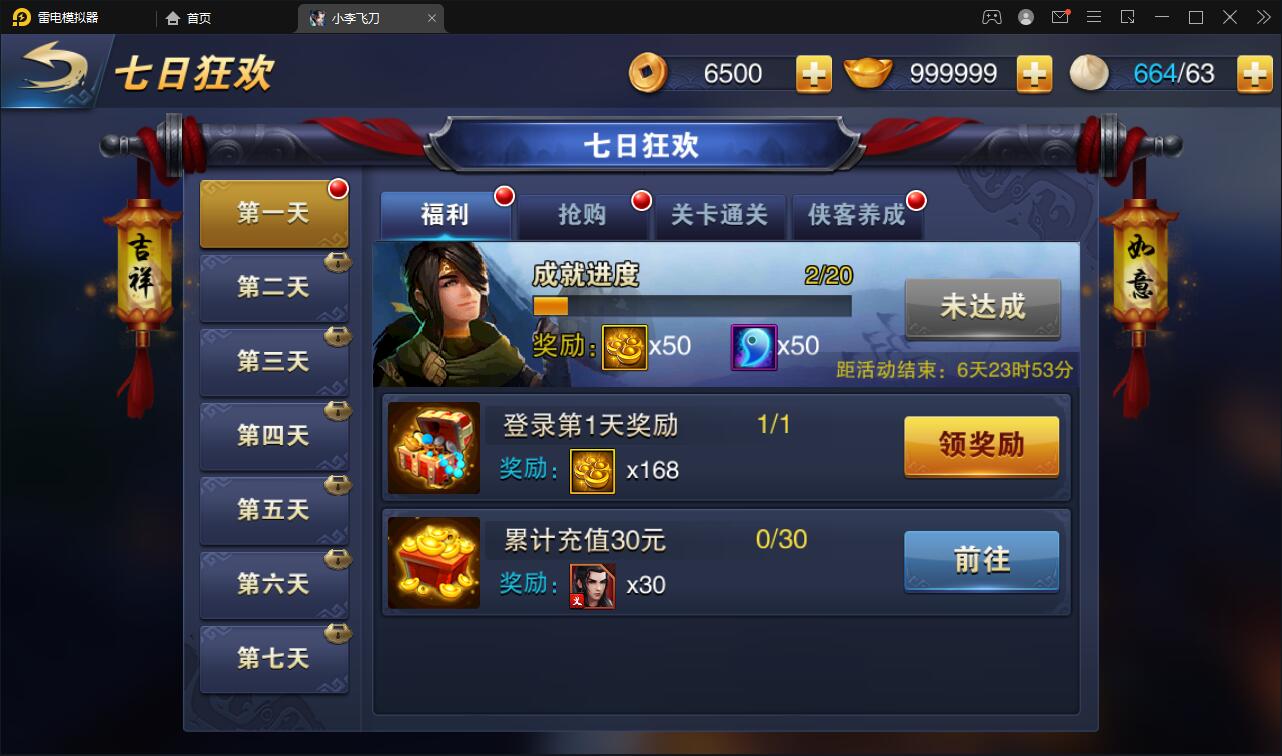Click the red recharge gift chest icon
Image resolution: width=1282 pixels, height=756 pixels.
pos(434,563)
